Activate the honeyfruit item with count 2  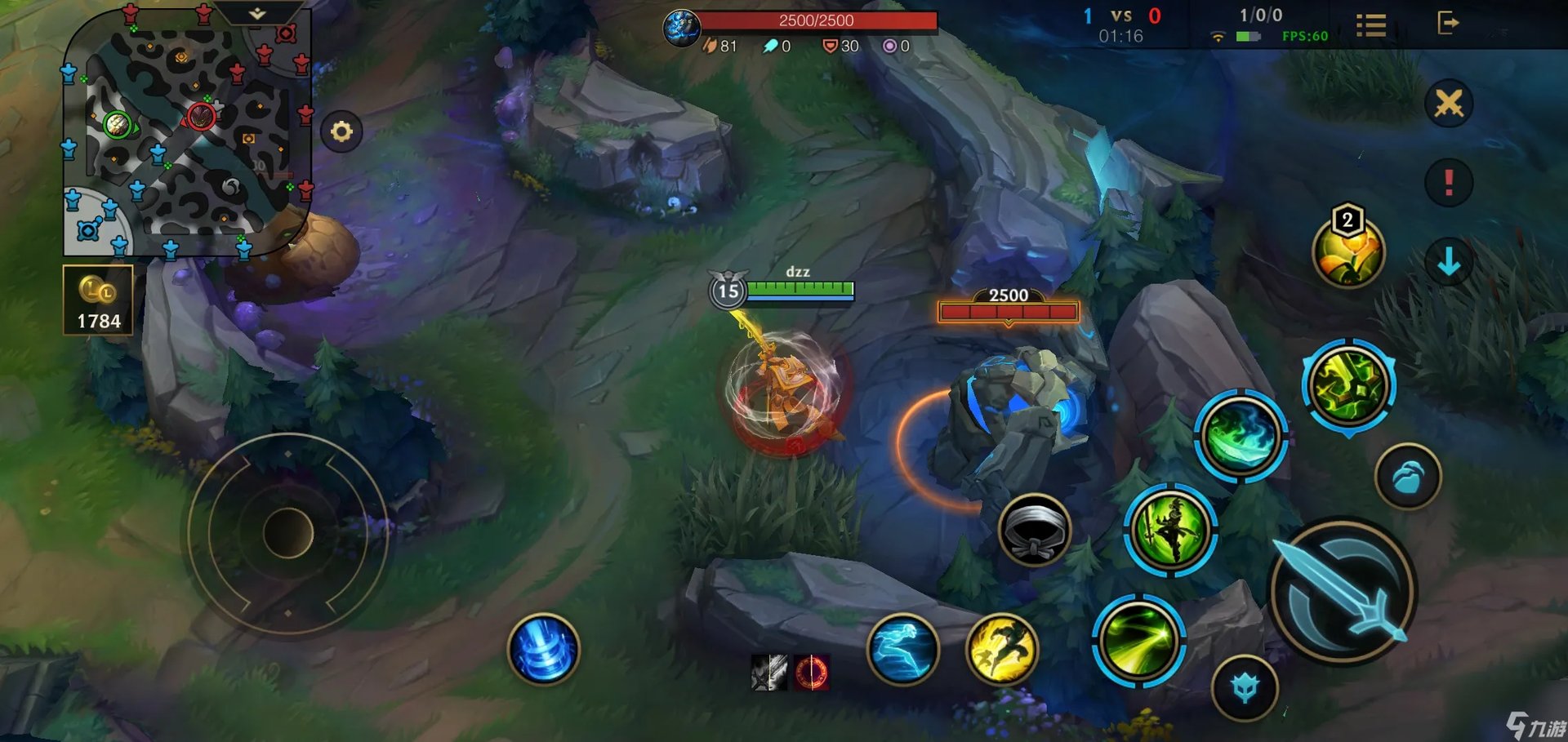coord(1348,250)
